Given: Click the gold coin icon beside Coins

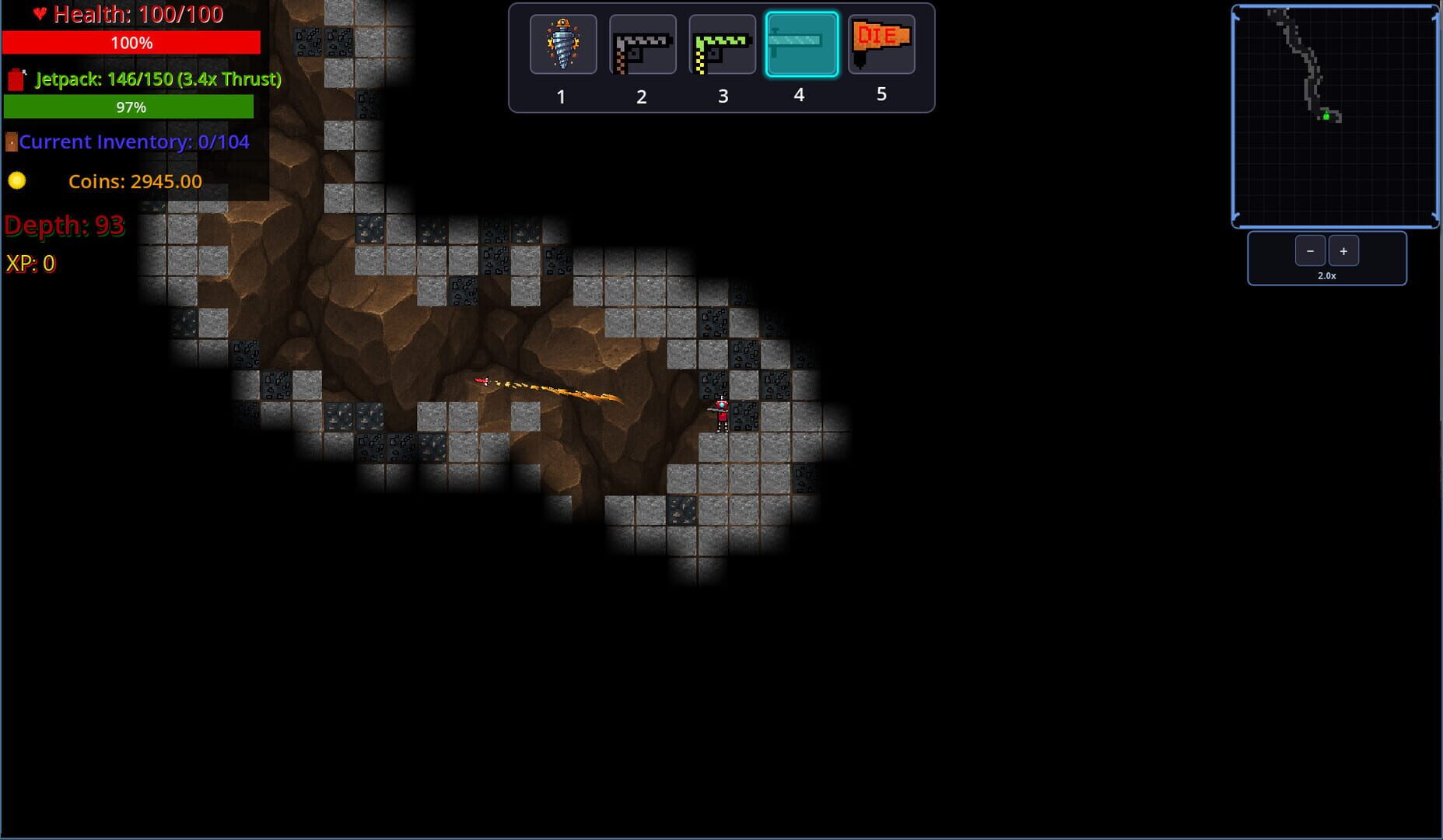Looking at the screenshot, I should [x=17, y=180].
